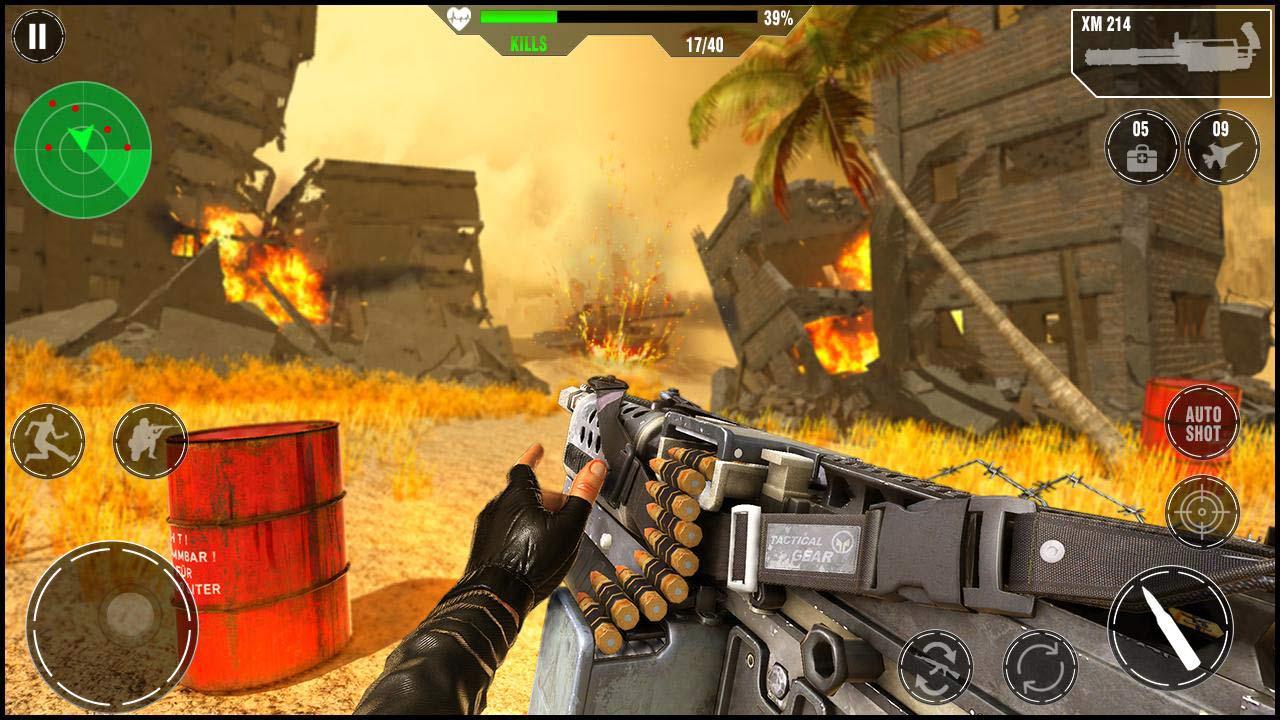Call an airstrike with the jet icon
The height and width of the screenshot is (720, 1280).
(x=1221, y=147)
